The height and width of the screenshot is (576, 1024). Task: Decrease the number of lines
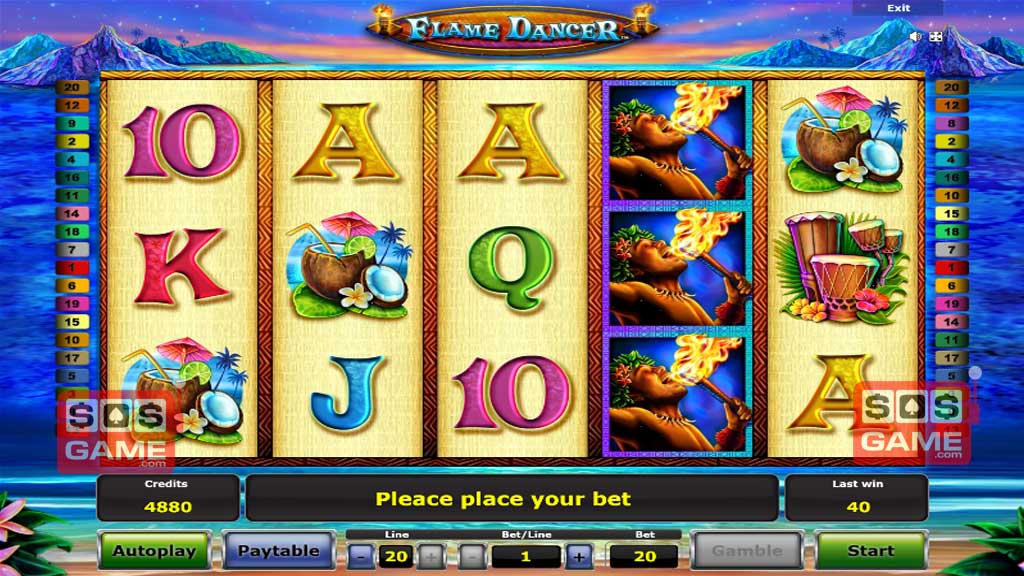click(363, 557)
